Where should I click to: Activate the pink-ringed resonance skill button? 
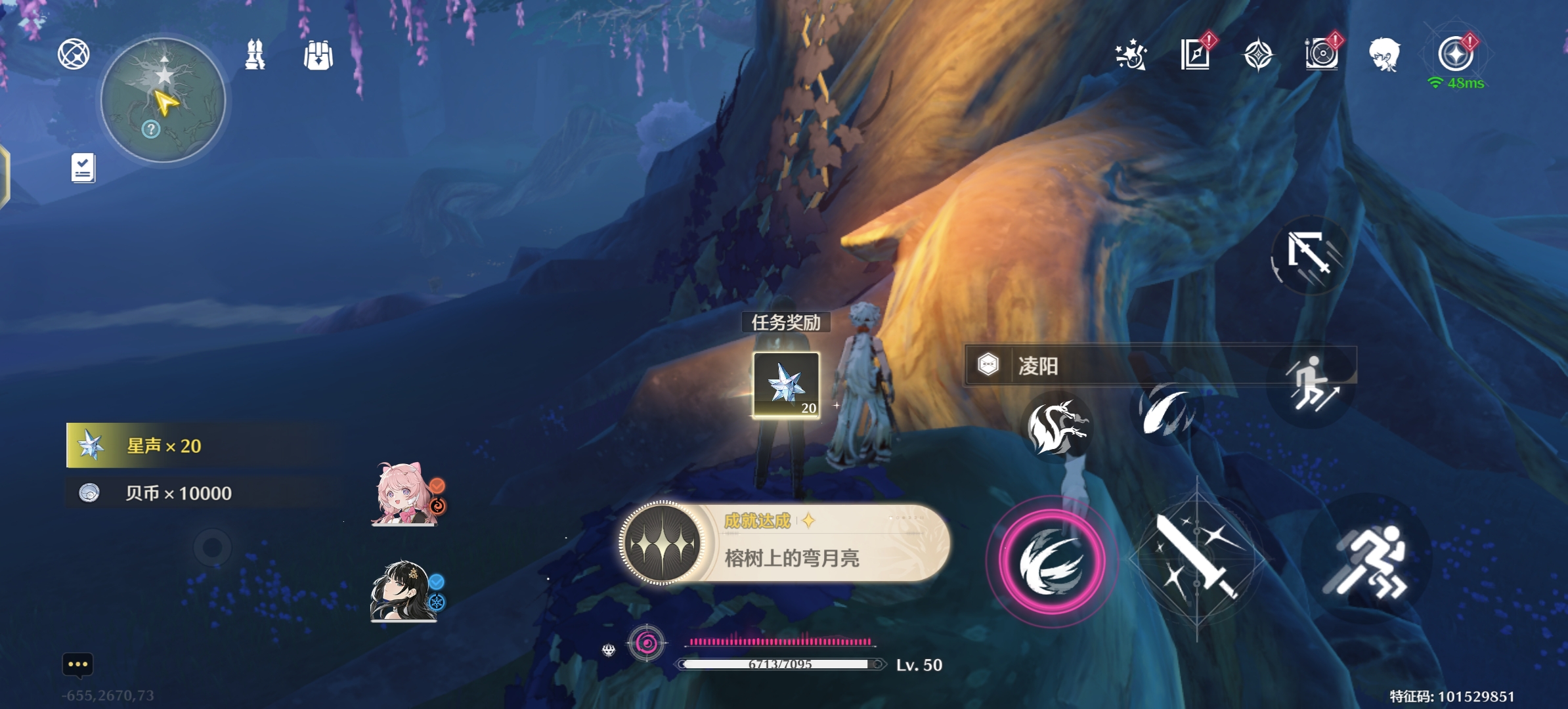(1051, 562)
